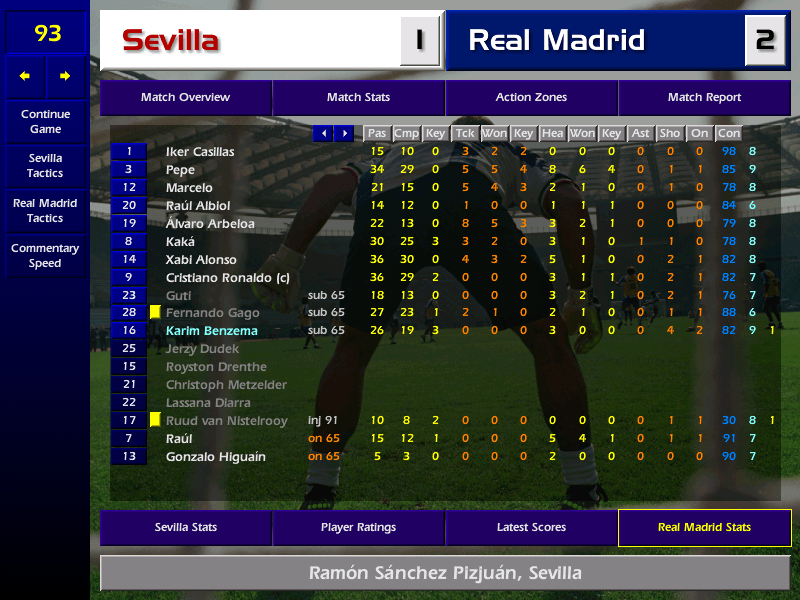Check the Latest Scores
Viewport: 800px width, 600px height.
click(x=531, y=527)
